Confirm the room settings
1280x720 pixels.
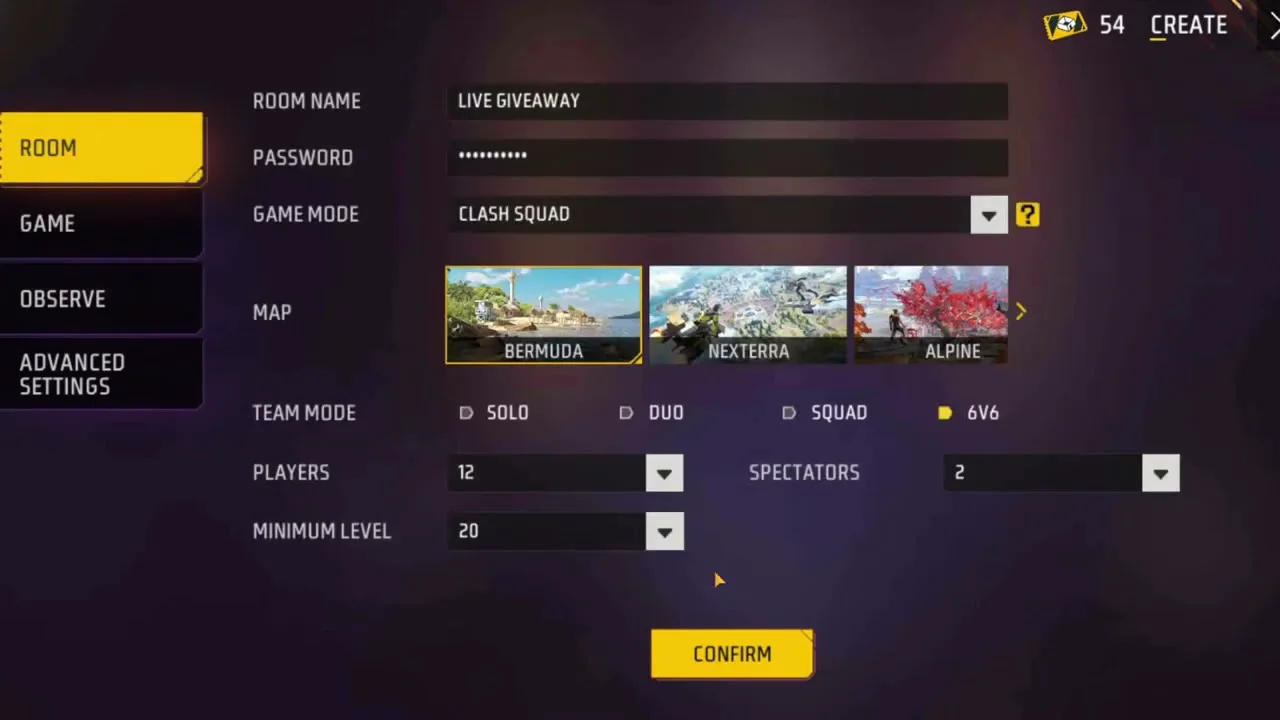coord(732,654)
